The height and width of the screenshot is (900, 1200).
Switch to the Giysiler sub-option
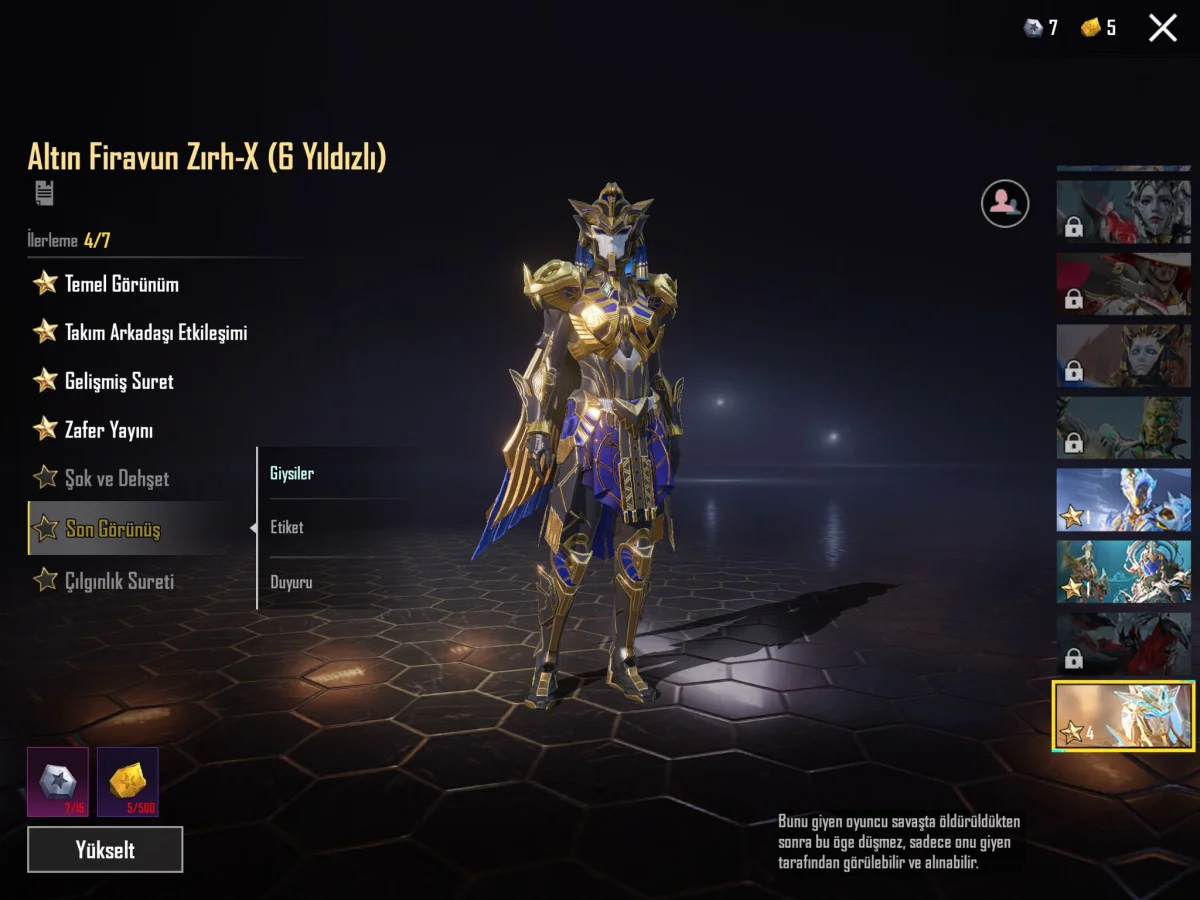pyautogui.click(x=292, y=474)
